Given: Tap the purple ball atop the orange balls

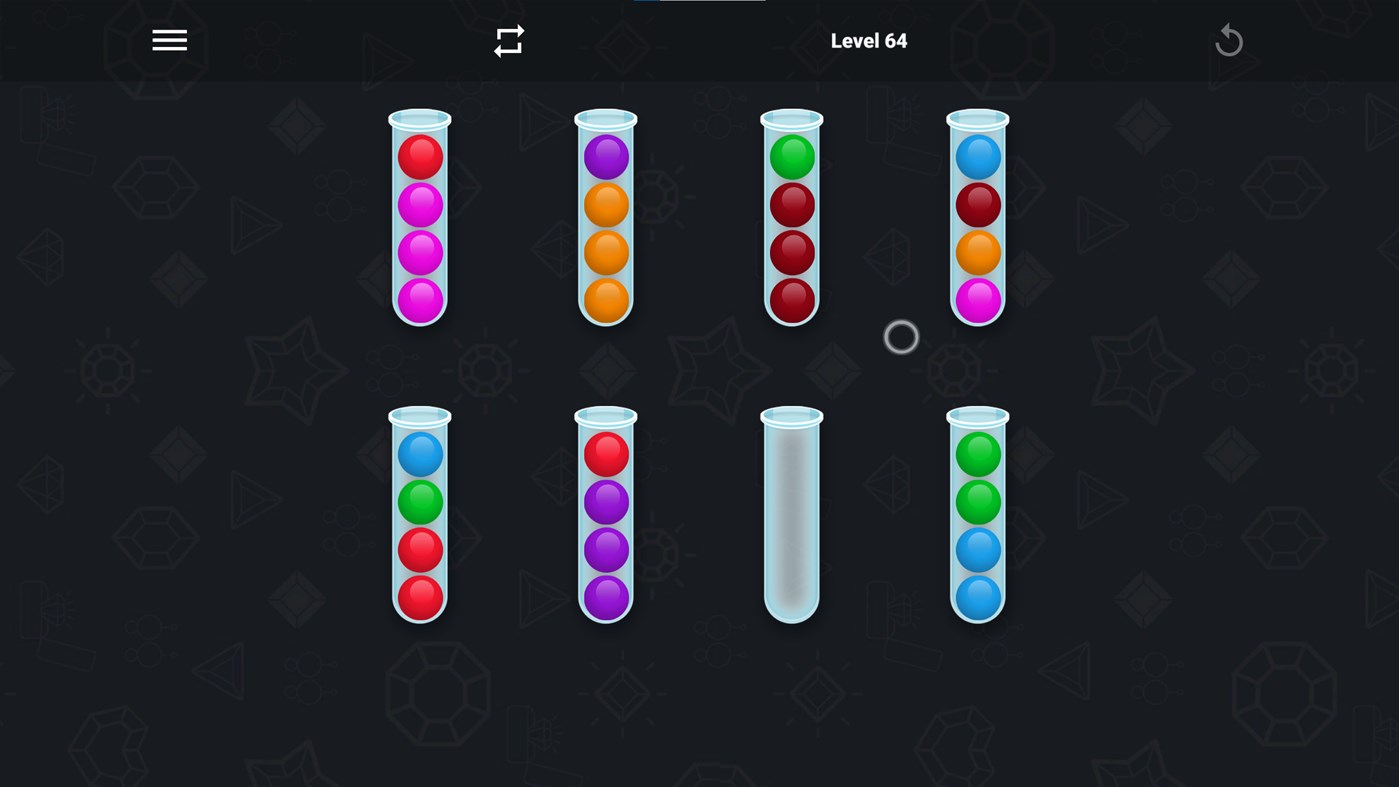Looking at the screenshot, I should (604, 156).
